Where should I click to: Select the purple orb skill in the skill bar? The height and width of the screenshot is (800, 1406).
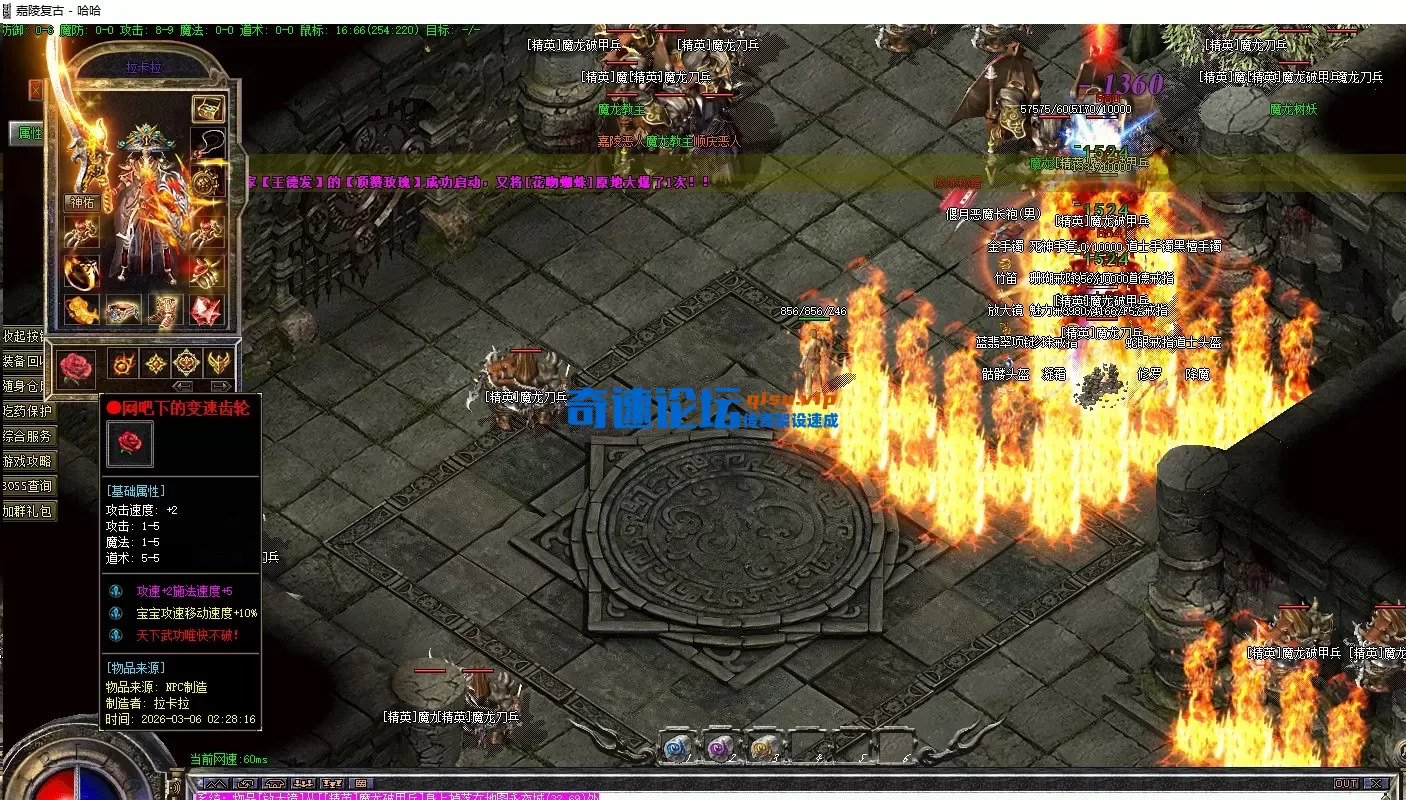(717, 748)
